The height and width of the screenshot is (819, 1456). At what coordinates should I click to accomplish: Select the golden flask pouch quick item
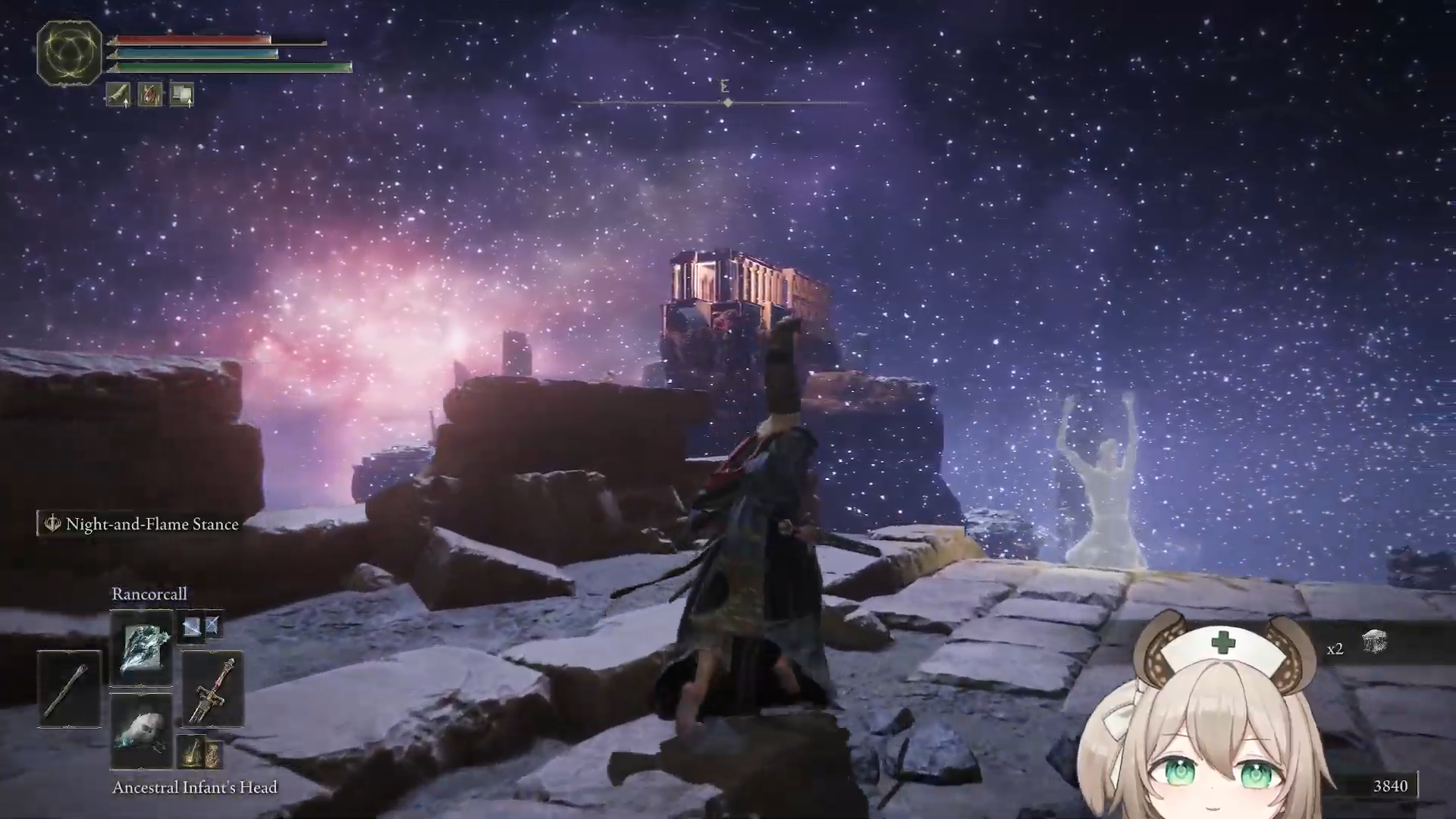(x=199, y=752)
